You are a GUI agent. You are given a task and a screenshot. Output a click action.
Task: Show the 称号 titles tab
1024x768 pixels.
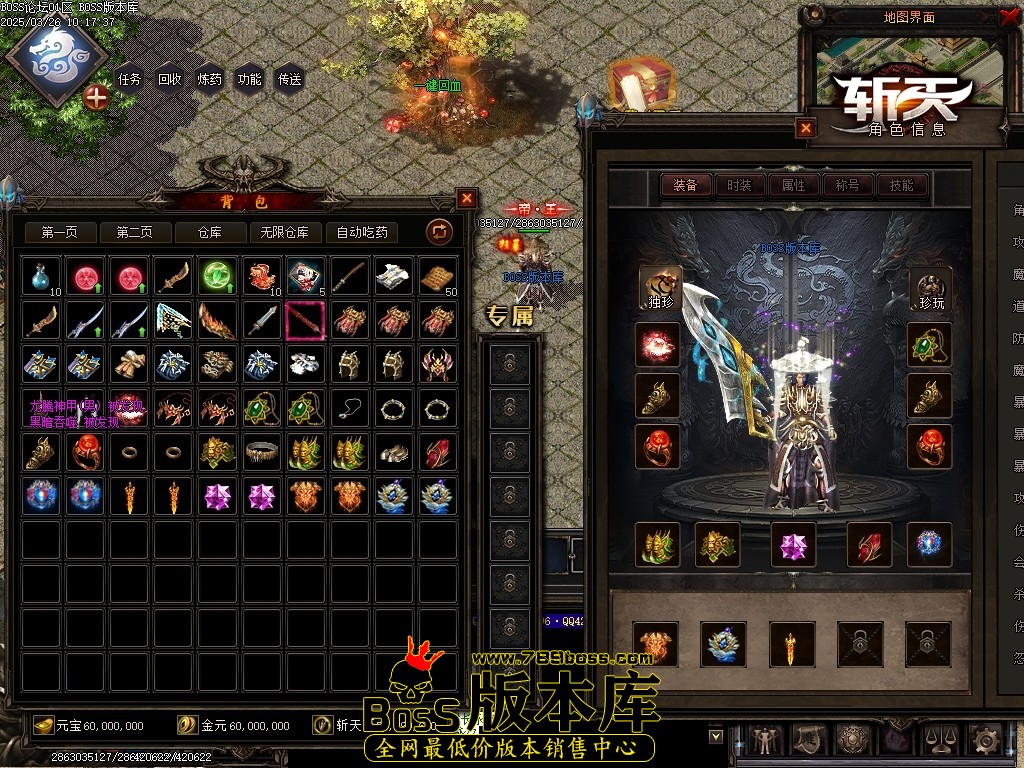click(x=847, y=185)
